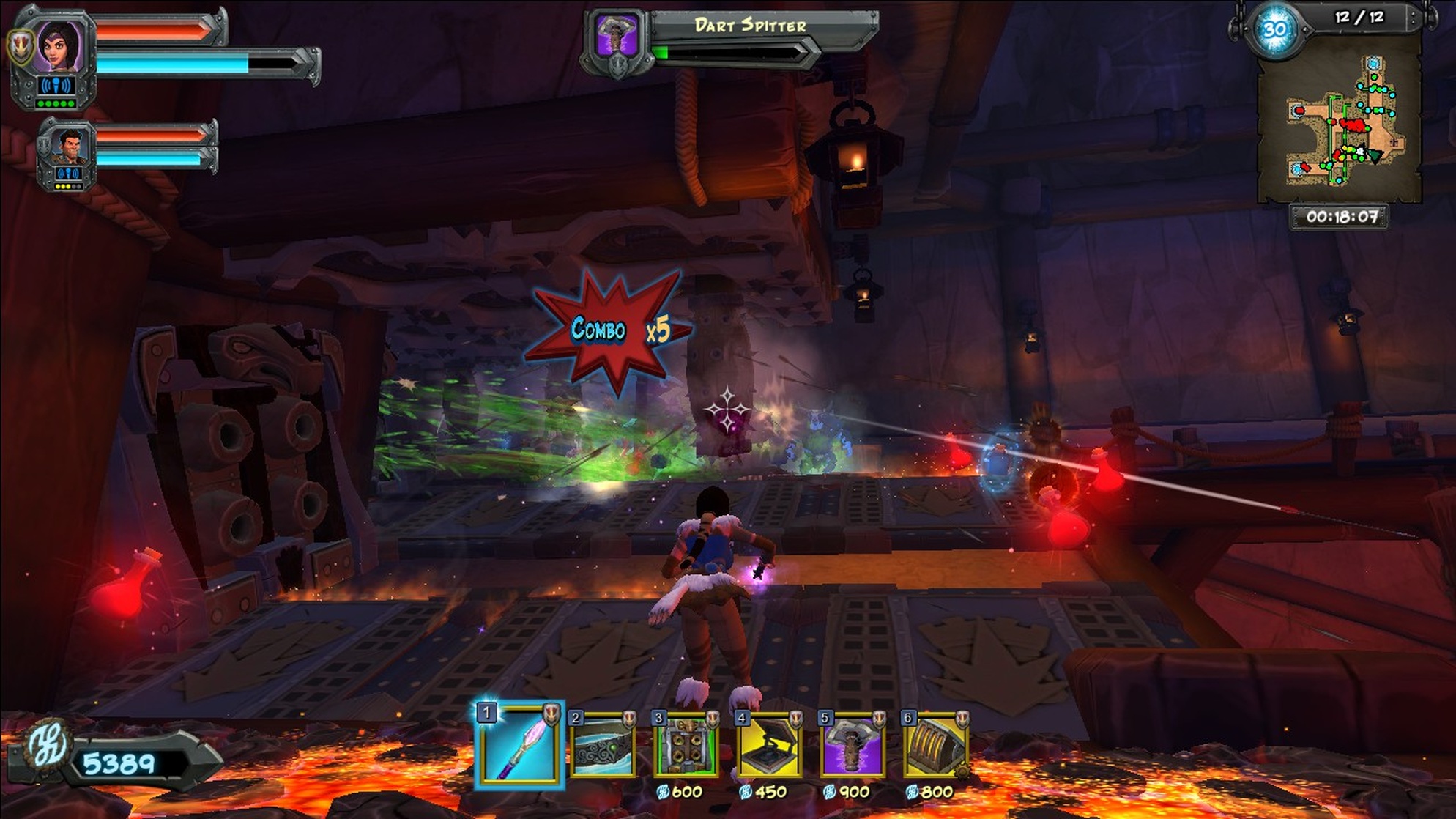Click the blue rift points orb
This screenshot has width=1456, height=819.
point(1274,30)
